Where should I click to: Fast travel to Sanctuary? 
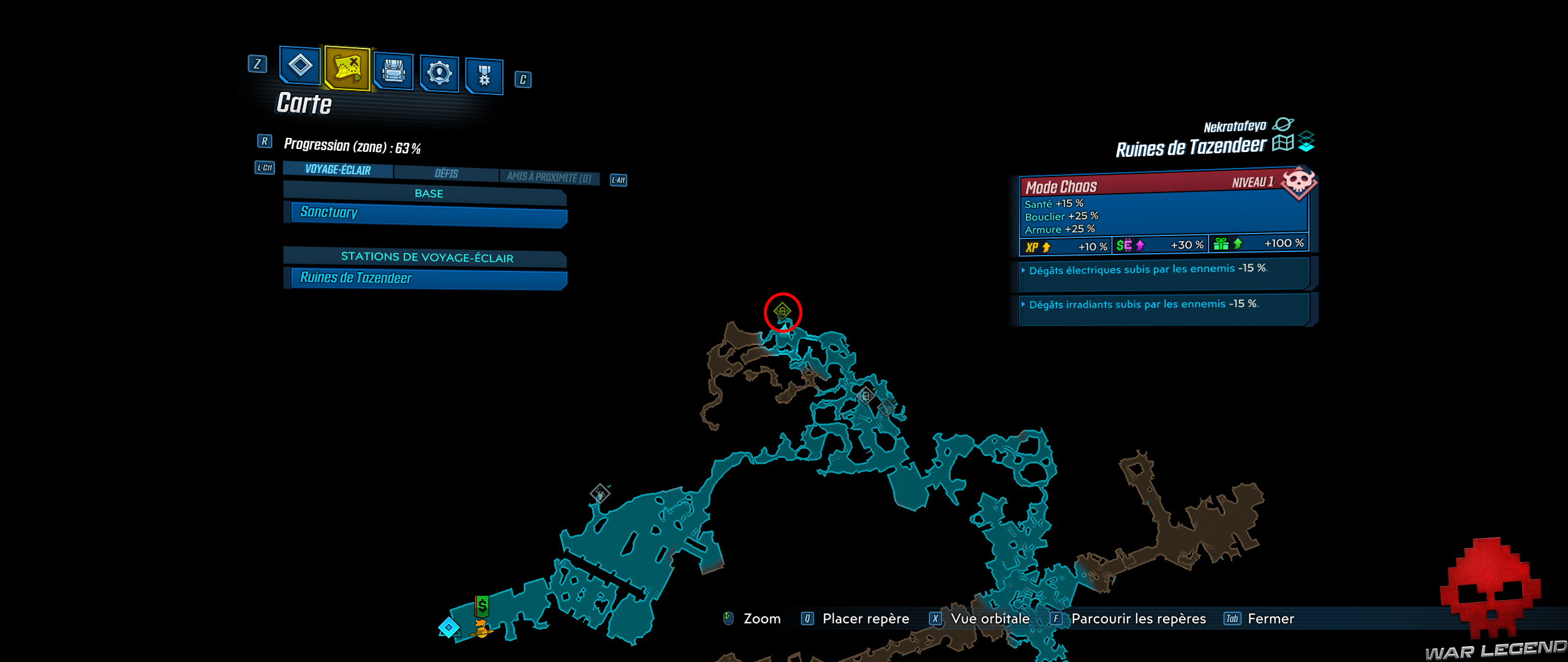425,213
